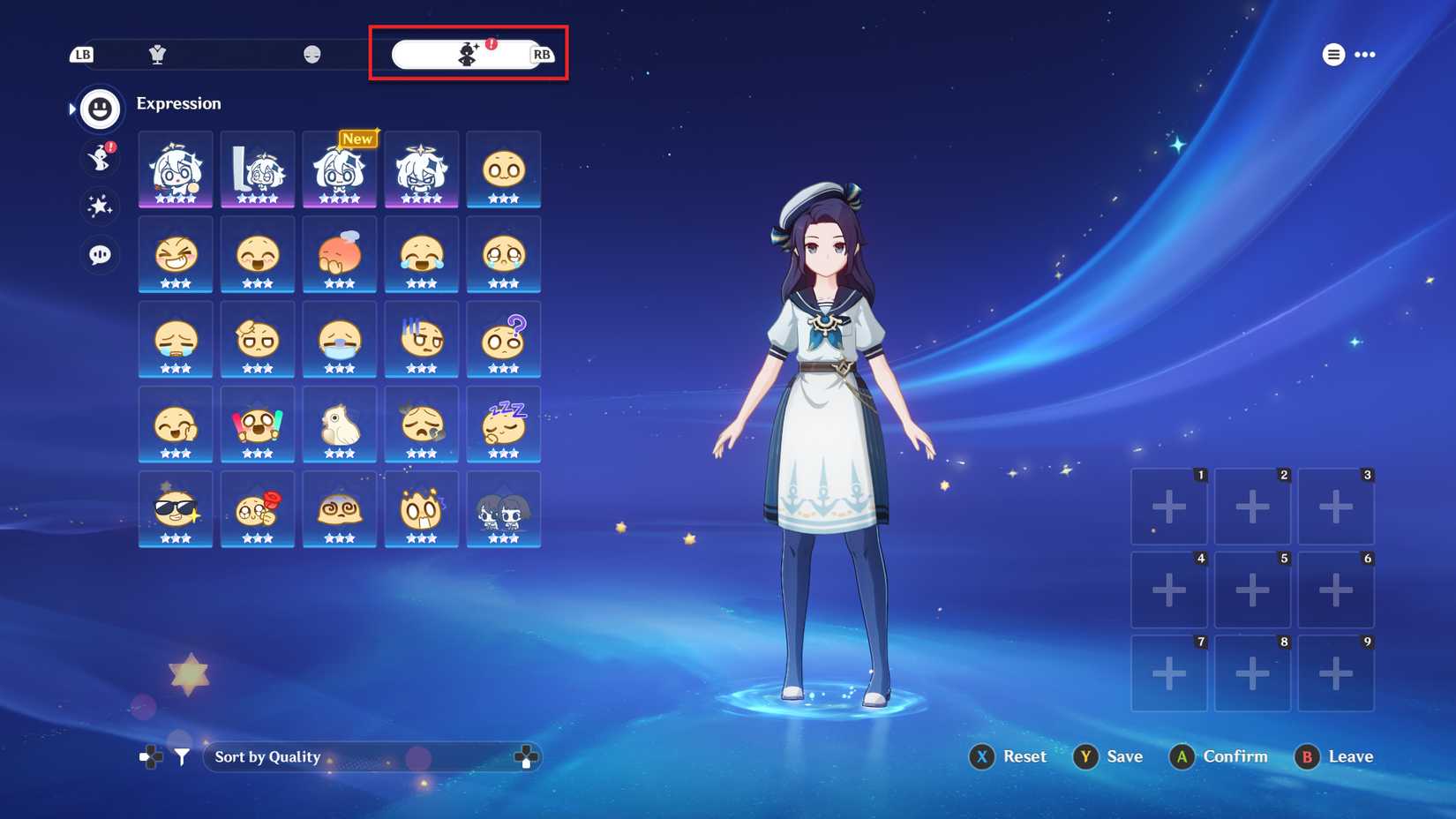
Task: Click the gamepad icon left of the sort bar
Action: (149, 755)
